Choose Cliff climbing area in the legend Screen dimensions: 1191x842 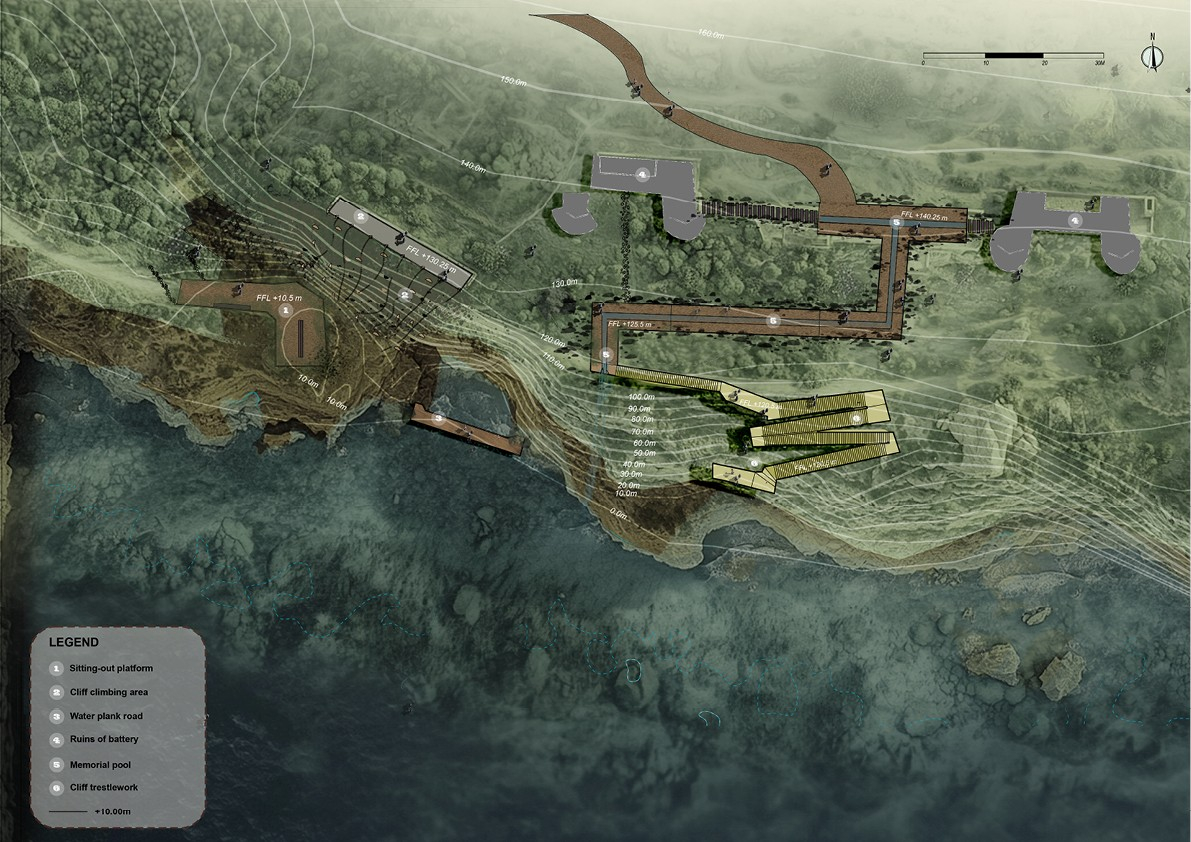click(109, 692)
